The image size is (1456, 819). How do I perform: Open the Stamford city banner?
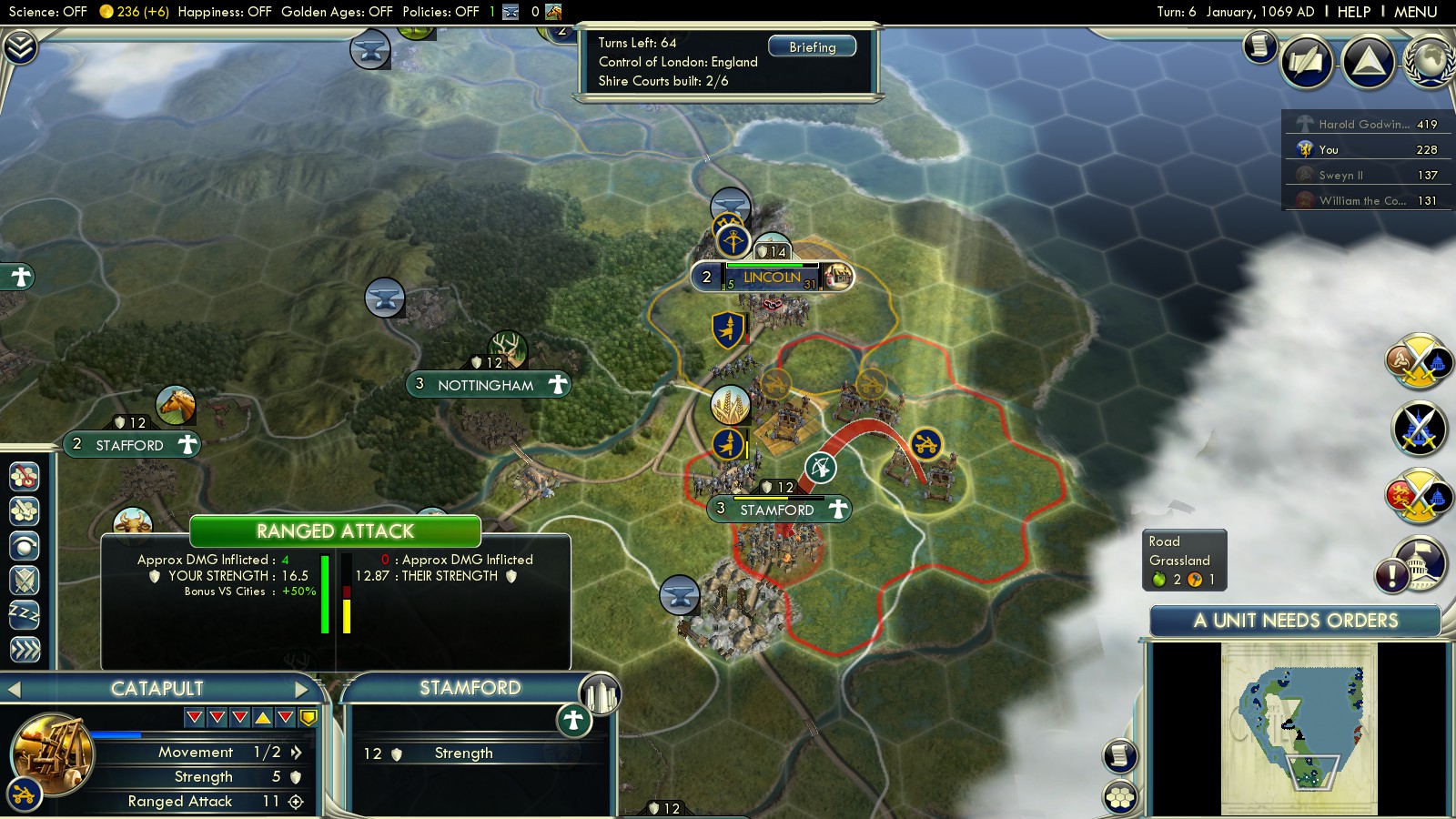pyautogui.click(x=776, y=510)
